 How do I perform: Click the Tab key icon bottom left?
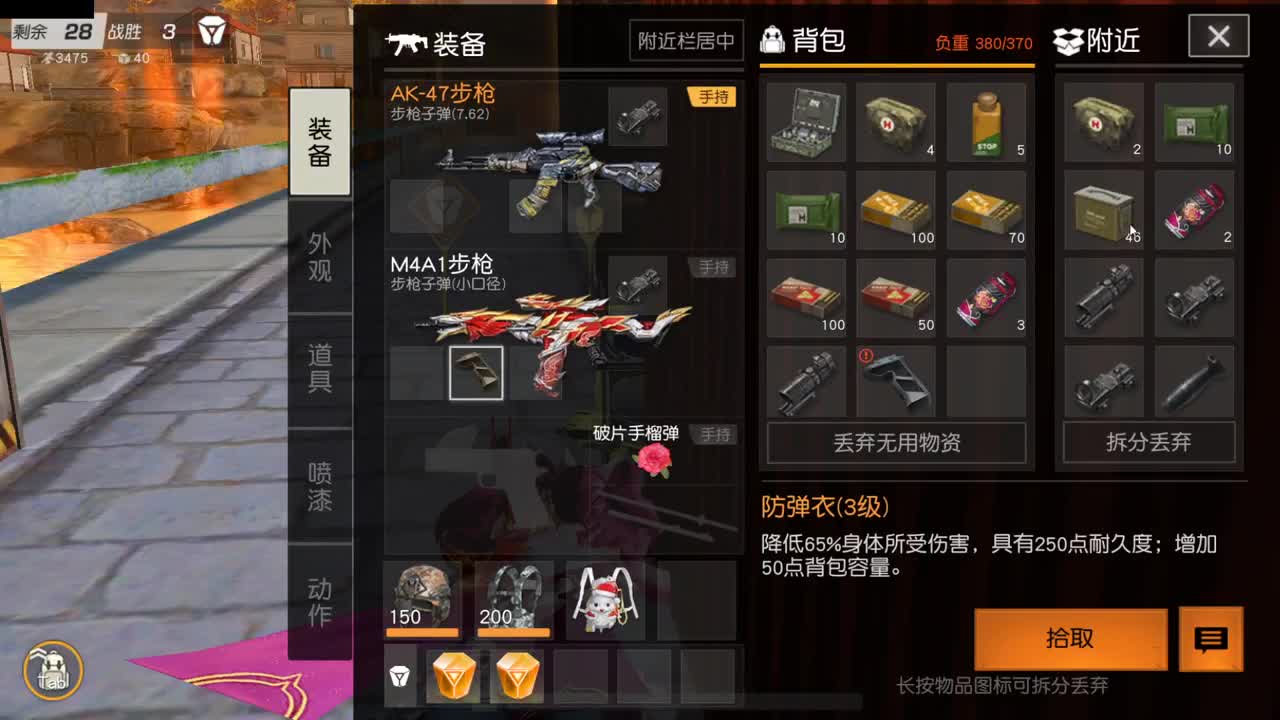[52, 672]
